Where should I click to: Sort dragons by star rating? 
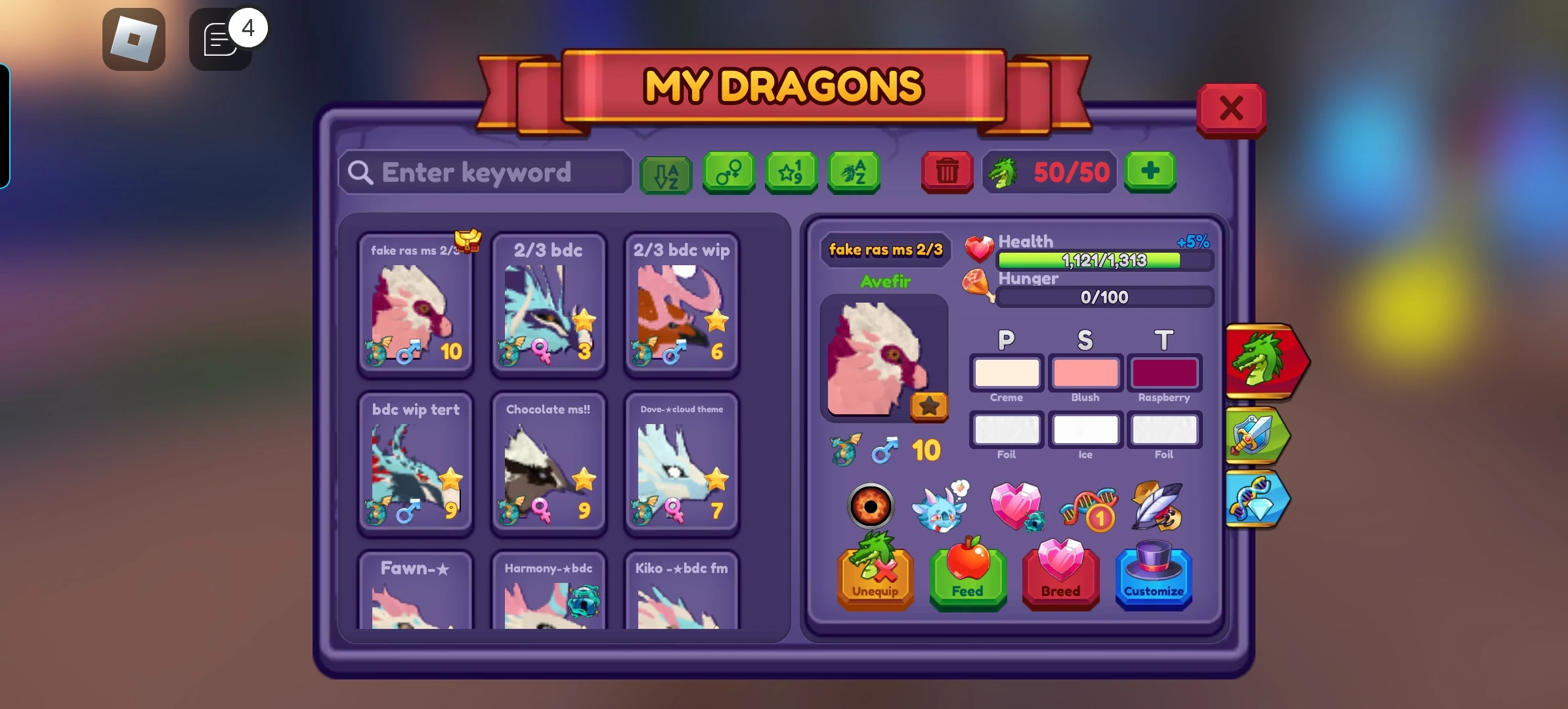[x=791, y=173]
